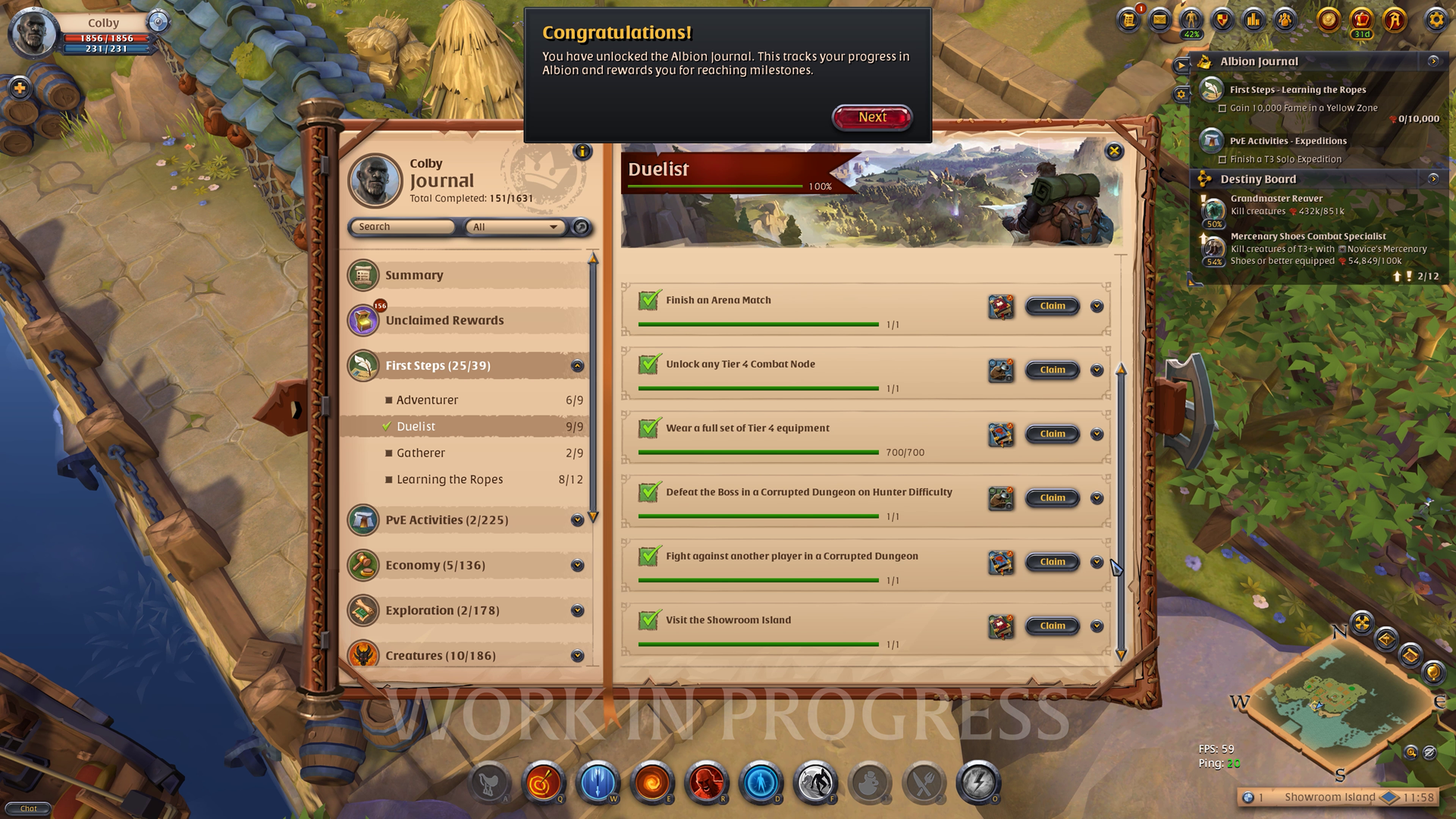Claim the Visit the Showroom Island reward
This screenshot has height=819, width=1456.
pos(1052,626)
